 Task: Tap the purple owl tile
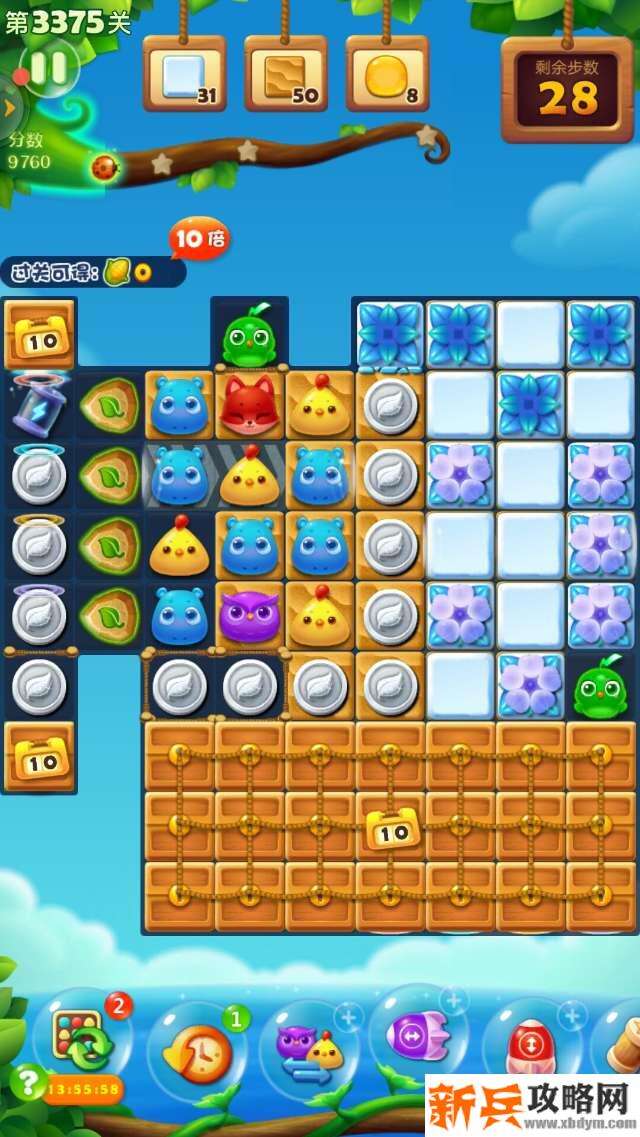click(x=249, y=615)
